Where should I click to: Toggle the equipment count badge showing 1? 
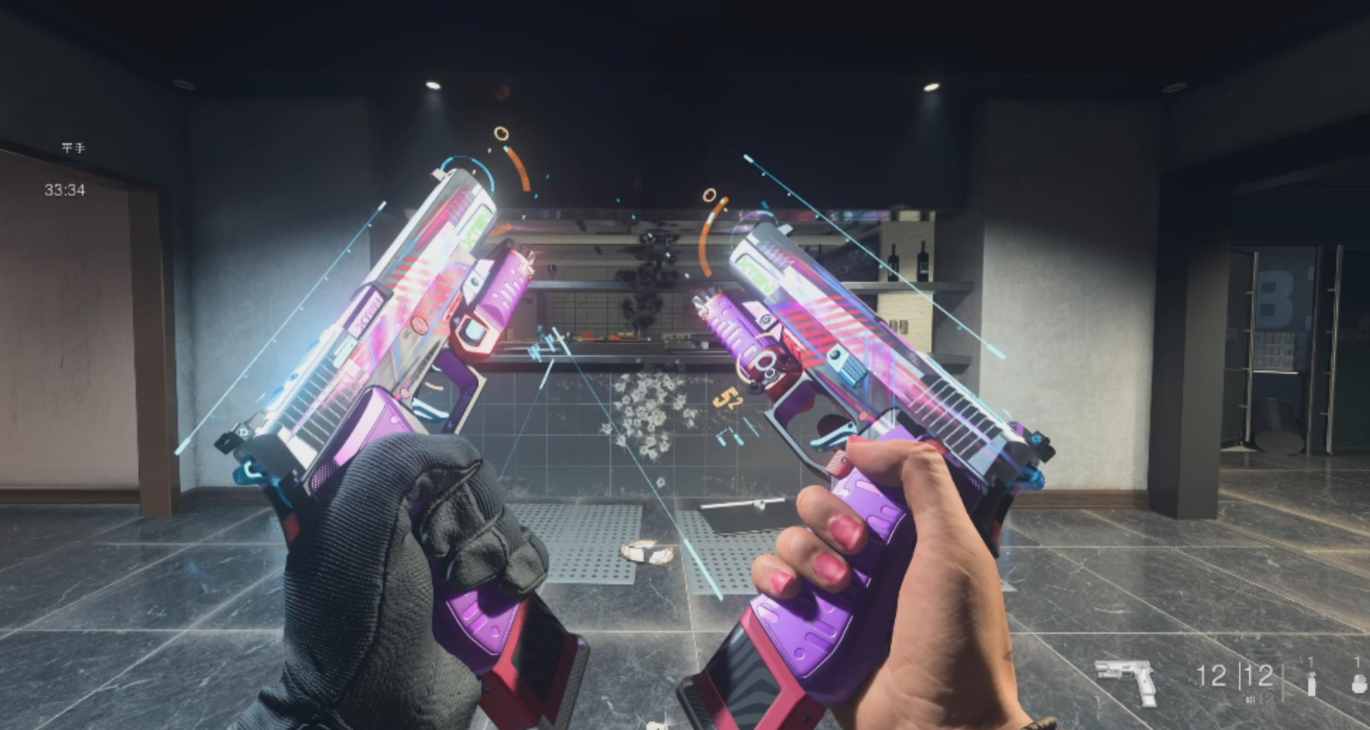(1310, 661)
